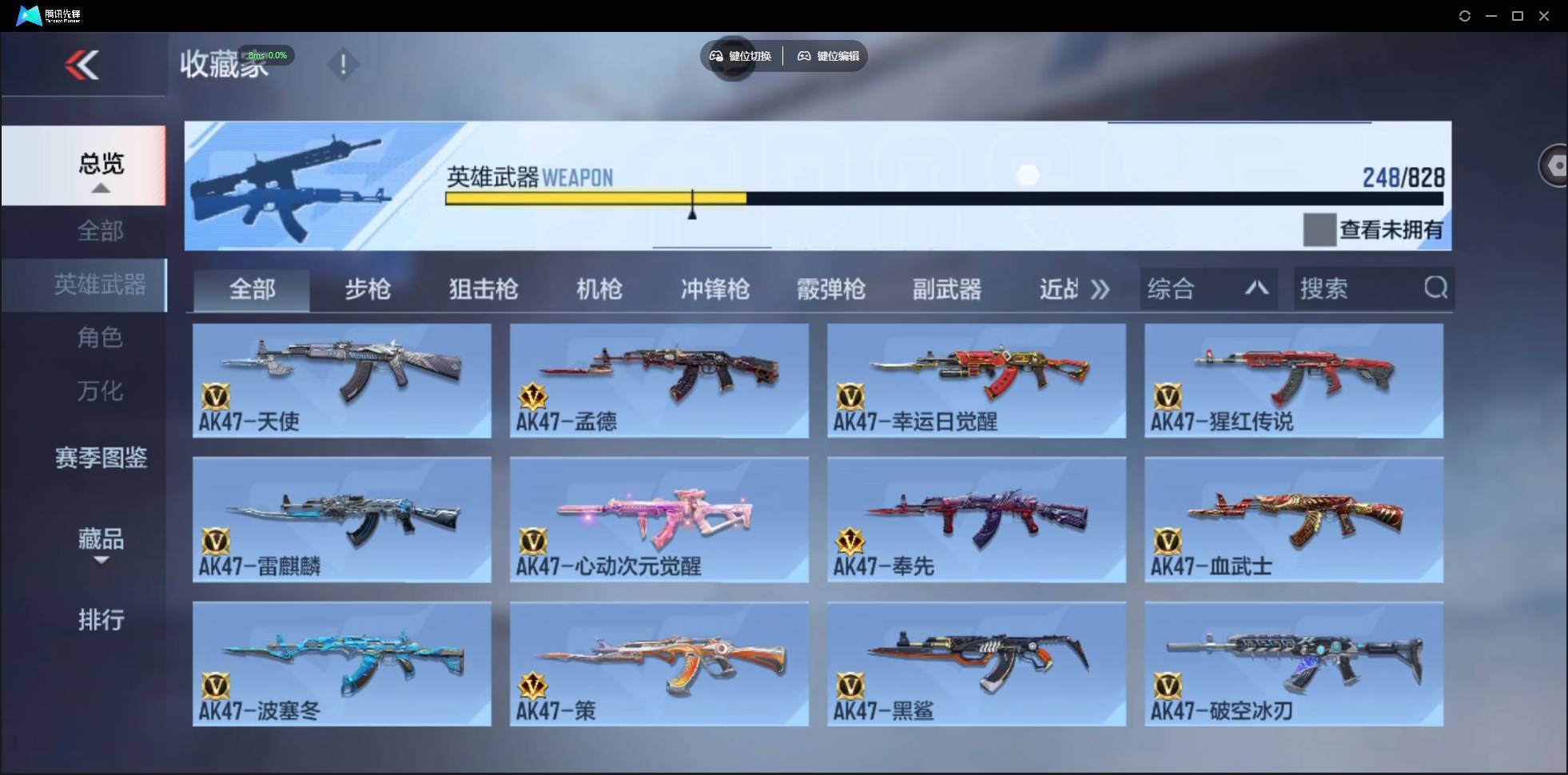1568x775 pixels.
Task: Collapse the 综合 sort dropdown via its chevron
Action: click(x=1257, y=288)
